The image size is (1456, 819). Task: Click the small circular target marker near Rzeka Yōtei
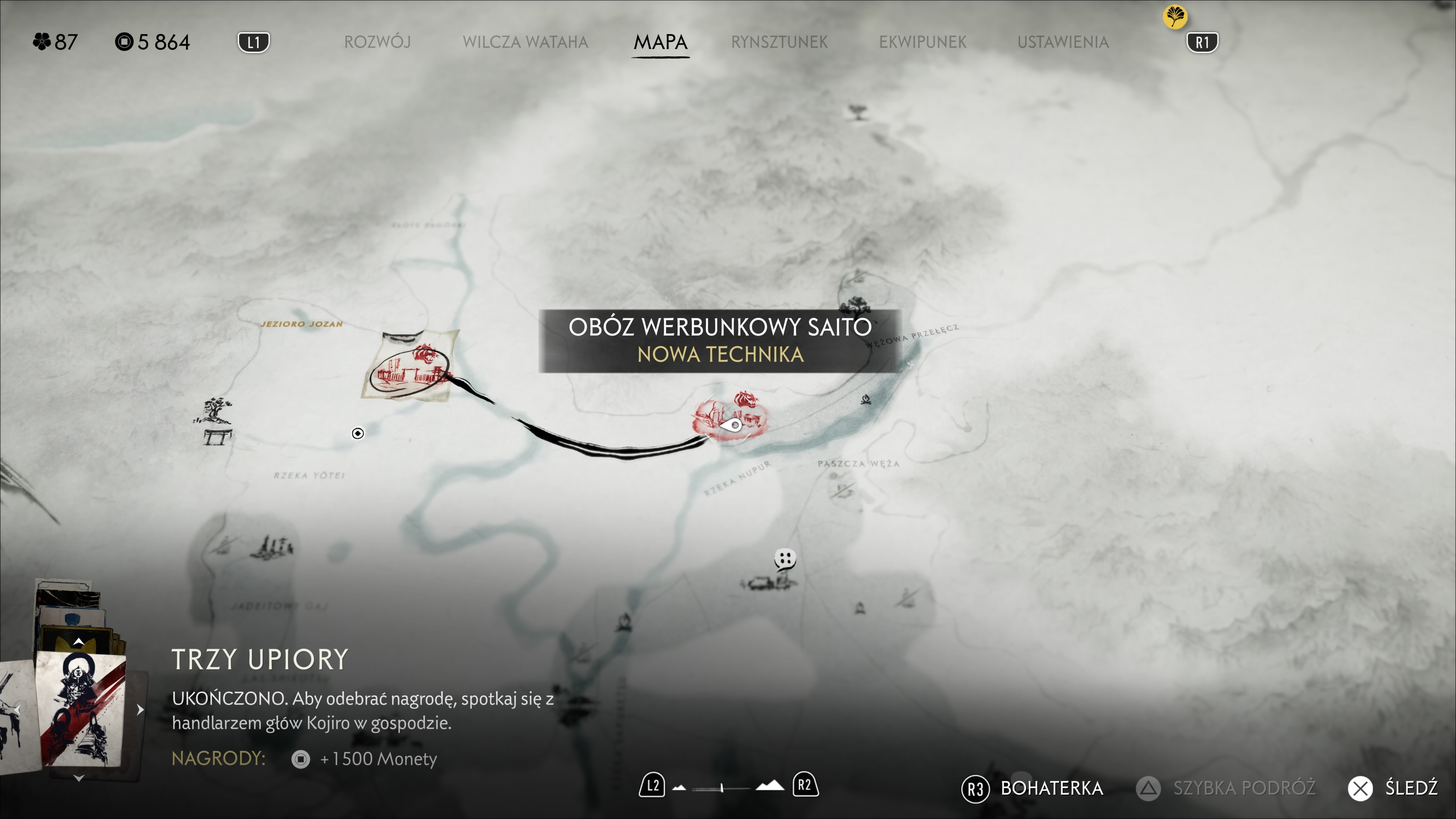click(x=358, y=433)
